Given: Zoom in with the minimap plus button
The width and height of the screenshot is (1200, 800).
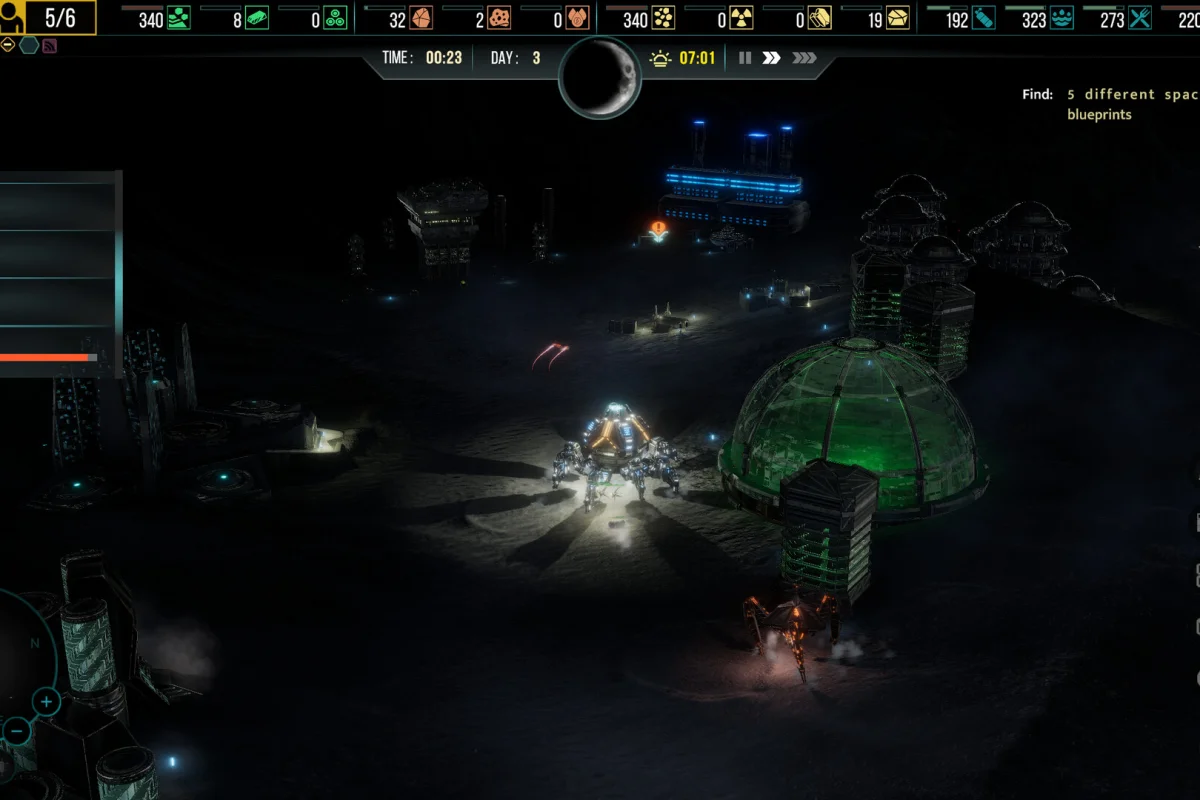Looking at the screenshot, I should 46,701.
